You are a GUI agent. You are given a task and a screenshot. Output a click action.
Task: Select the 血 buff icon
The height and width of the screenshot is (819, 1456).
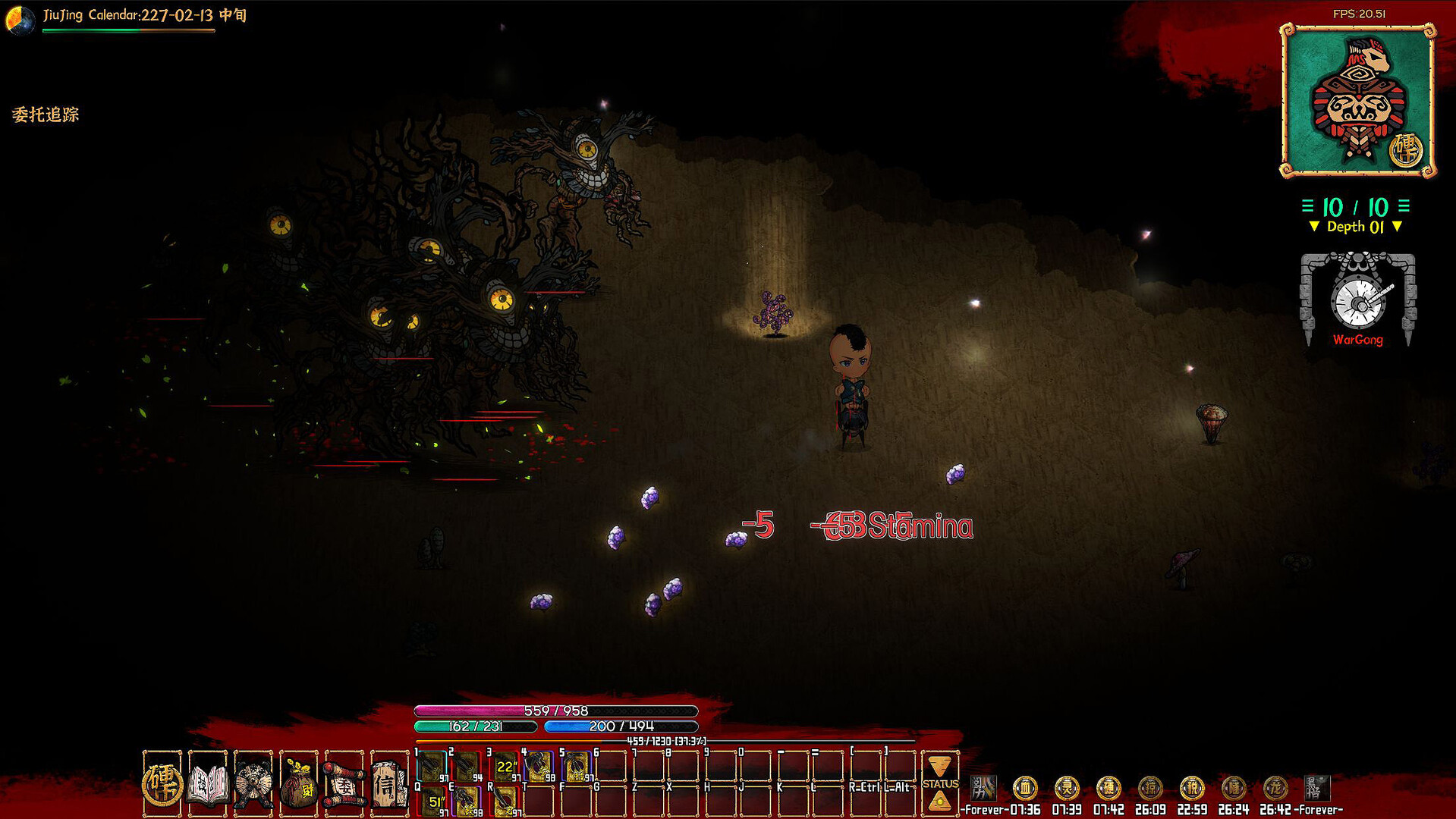pos(1025,788)
